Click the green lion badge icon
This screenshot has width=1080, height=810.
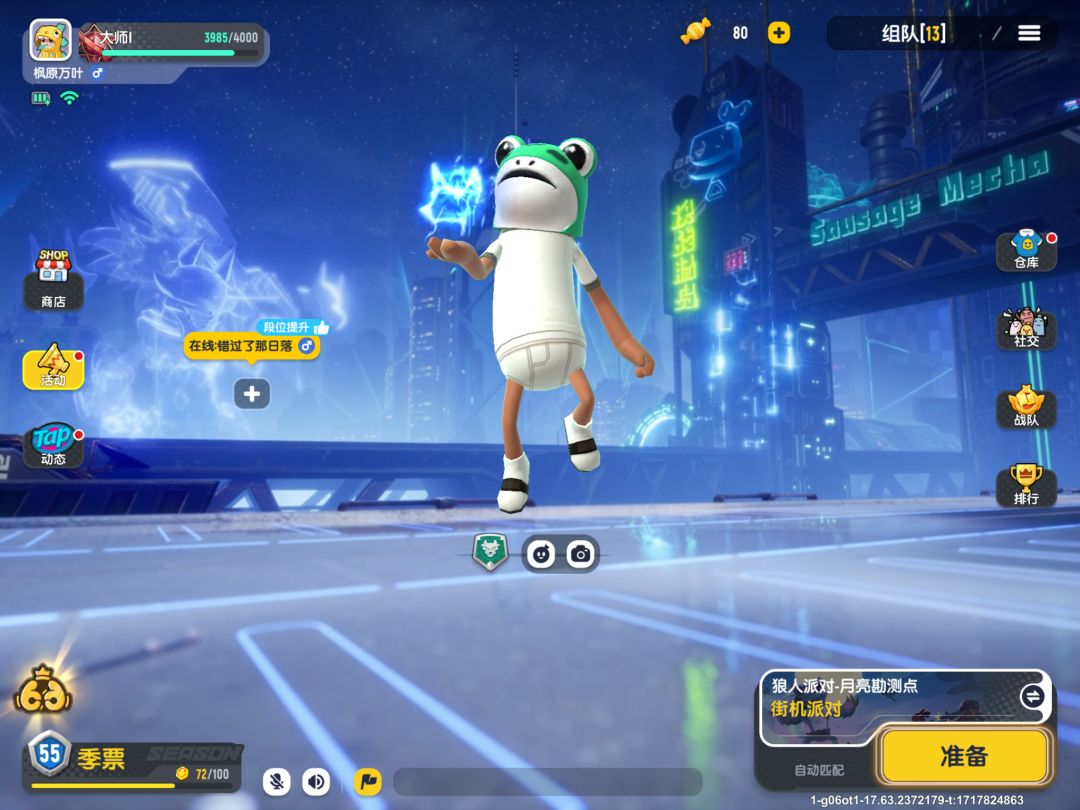[490, 552]
